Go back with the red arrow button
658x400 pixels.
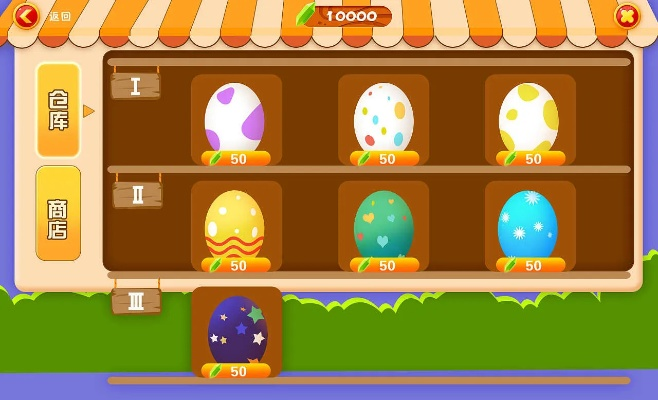tap(27, 15)
